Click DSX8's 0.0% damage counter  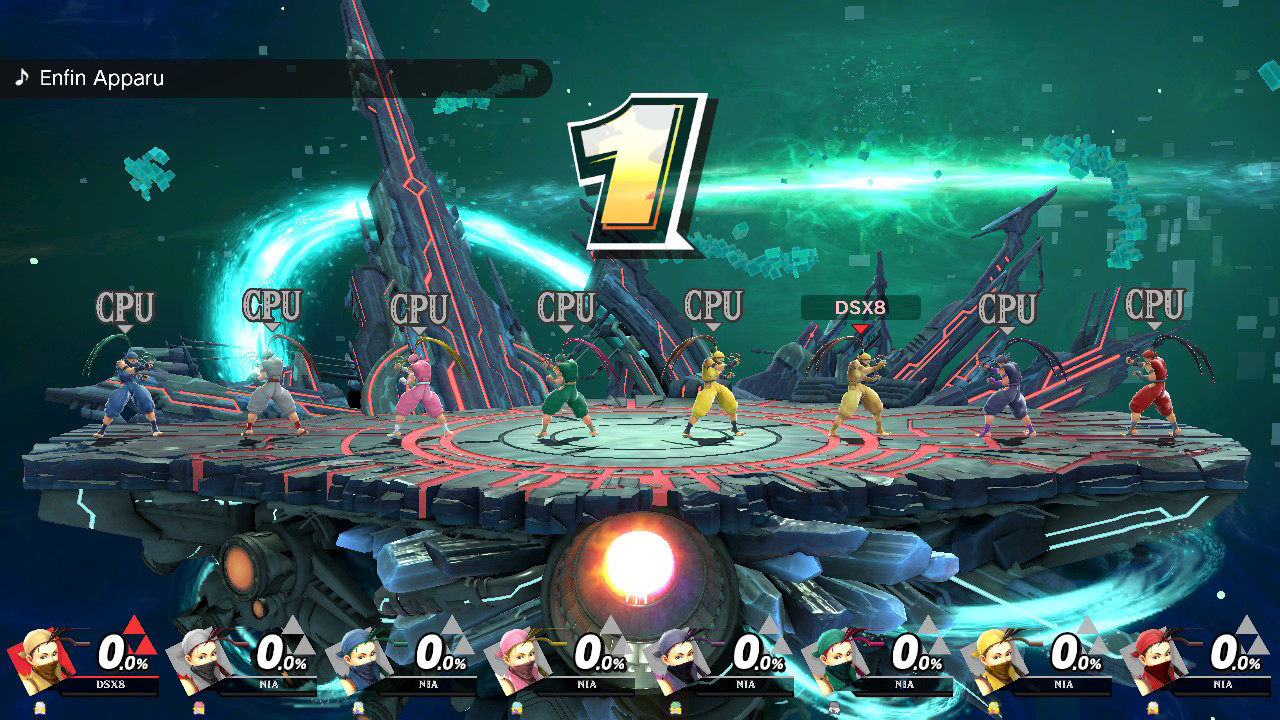pyautogui.click(x=123, y=657)
